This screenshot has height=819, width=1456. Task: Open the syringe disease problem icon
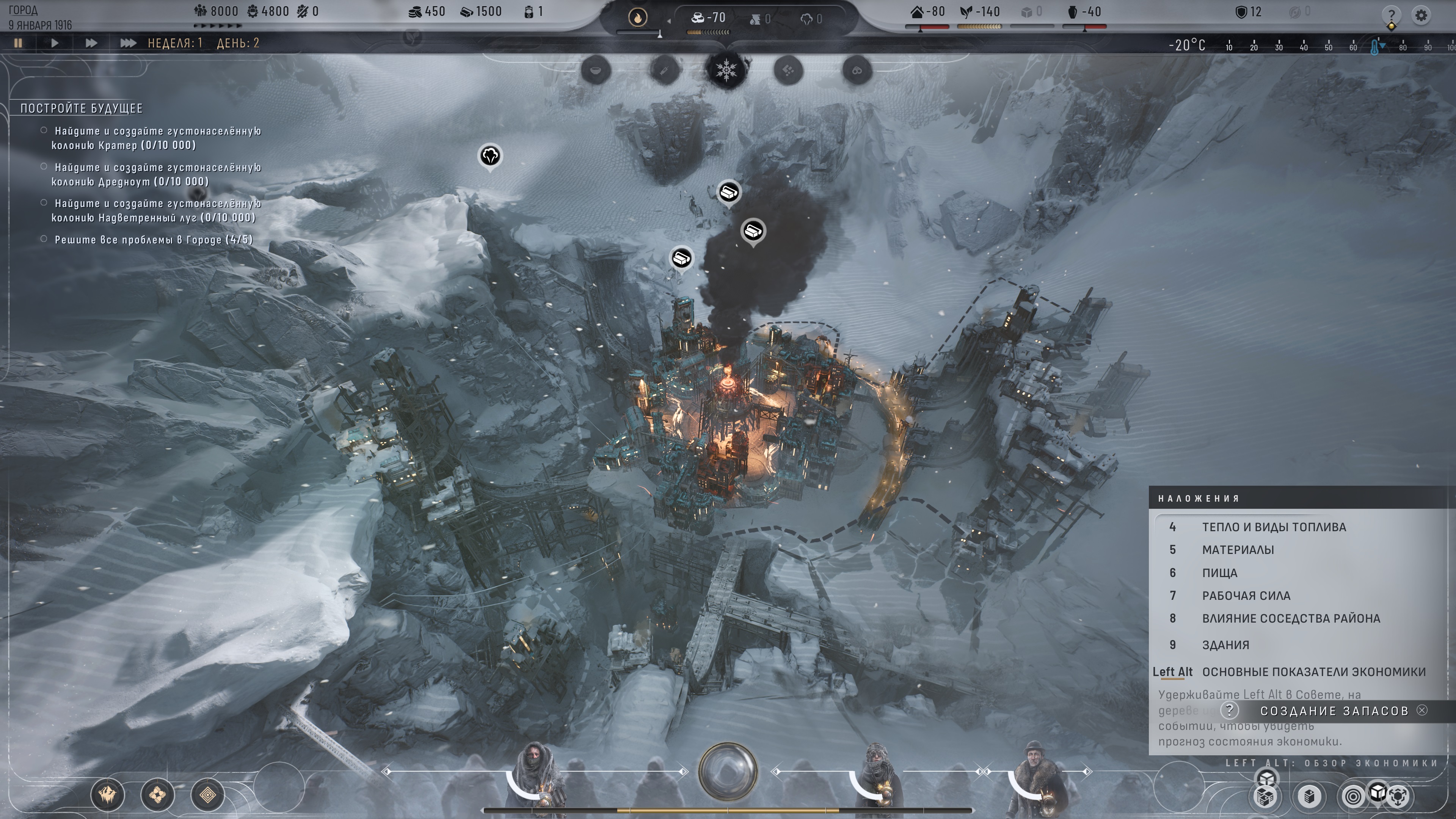click(665, 71)
